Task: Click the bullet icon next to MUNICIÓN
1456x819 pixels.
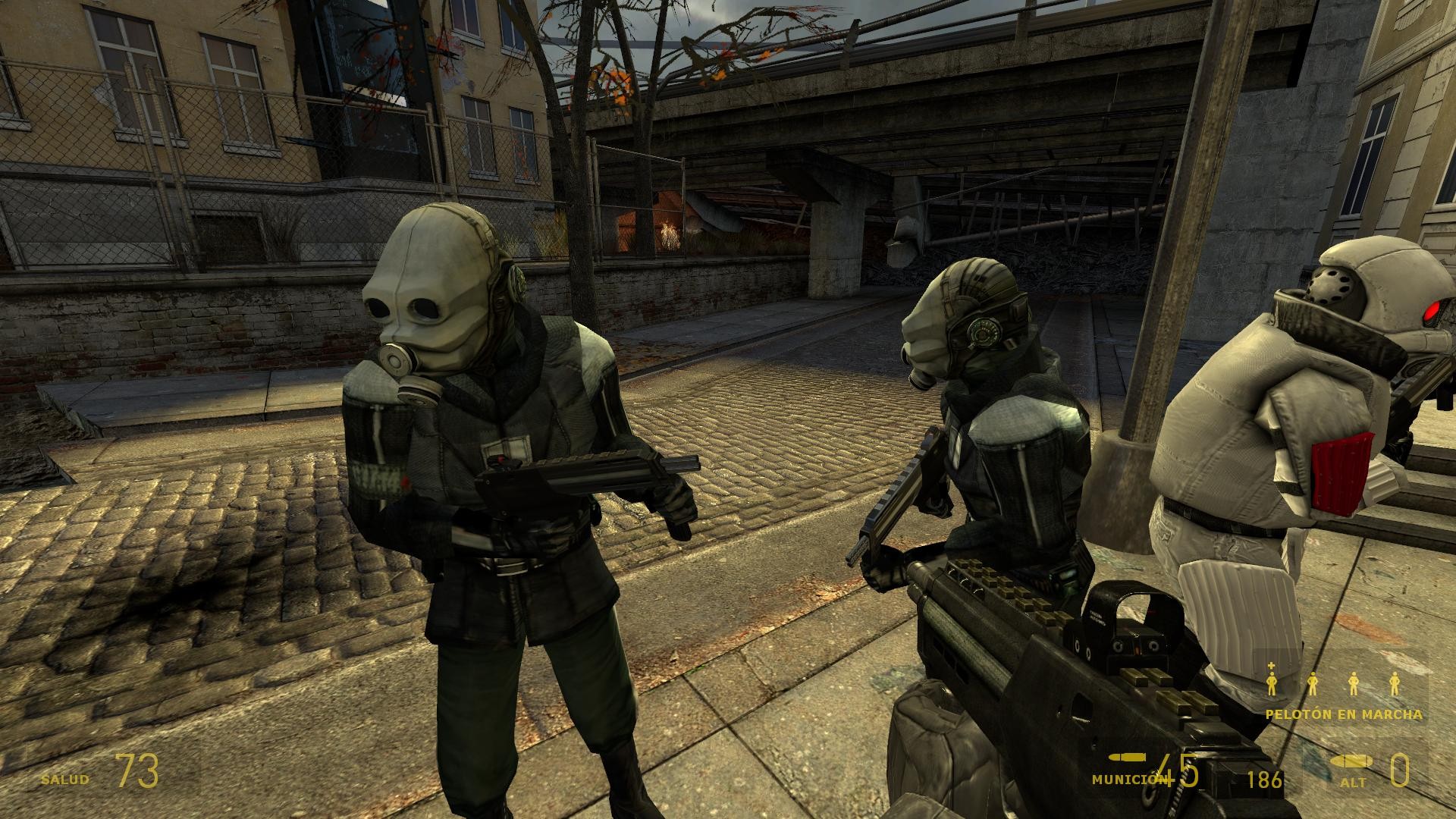Action: point(1125,757)
